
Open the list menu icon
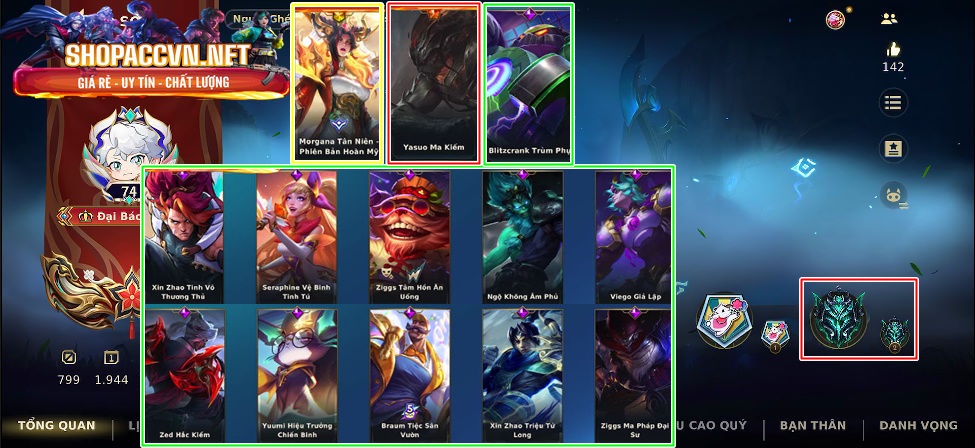893,102
